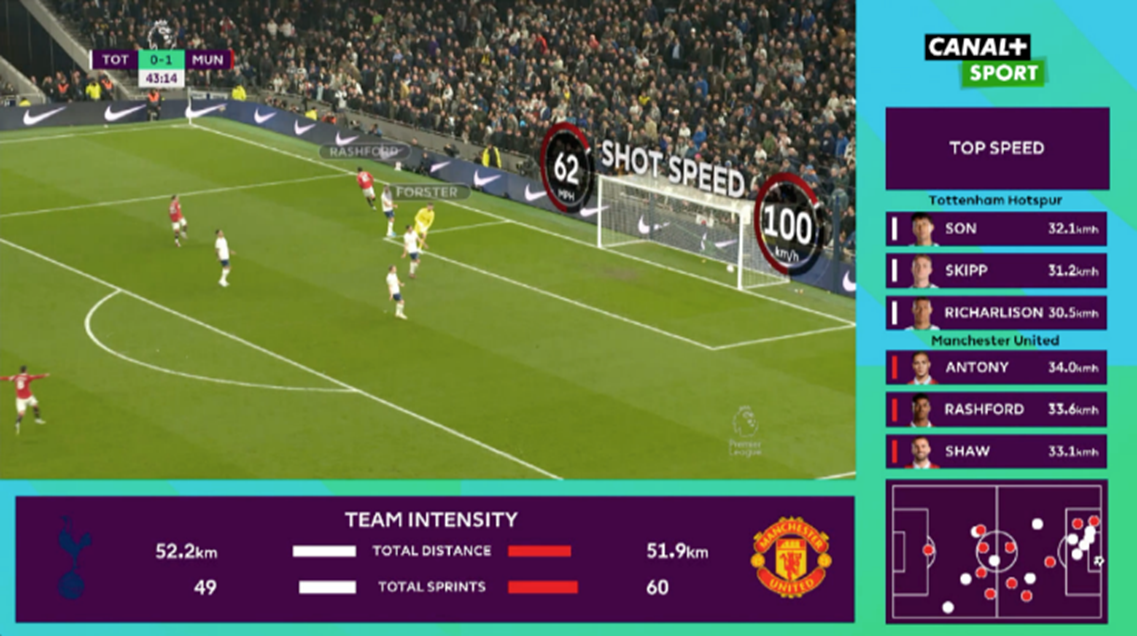
Task: Open the pitch minimap with player dots
Action: (x=996, y=551)
